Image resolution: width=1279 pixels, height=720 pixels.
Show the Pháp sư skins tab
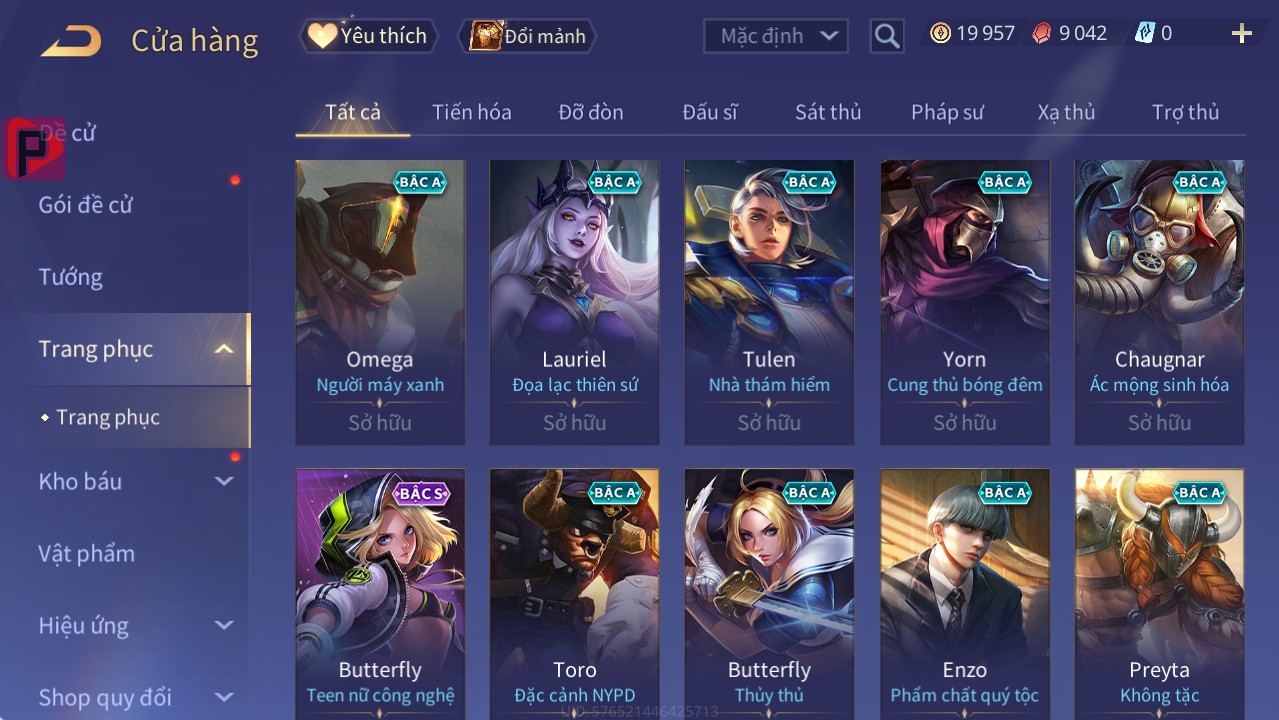947,112
